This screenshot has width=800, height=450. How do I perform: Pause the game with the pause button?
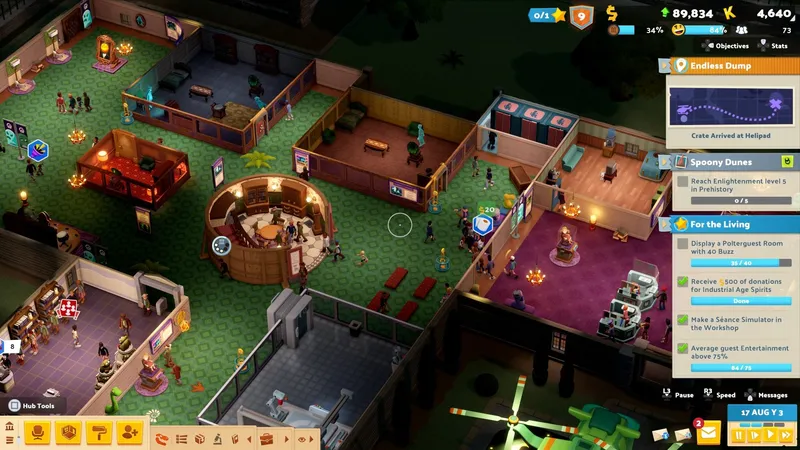tap(740, 435)
